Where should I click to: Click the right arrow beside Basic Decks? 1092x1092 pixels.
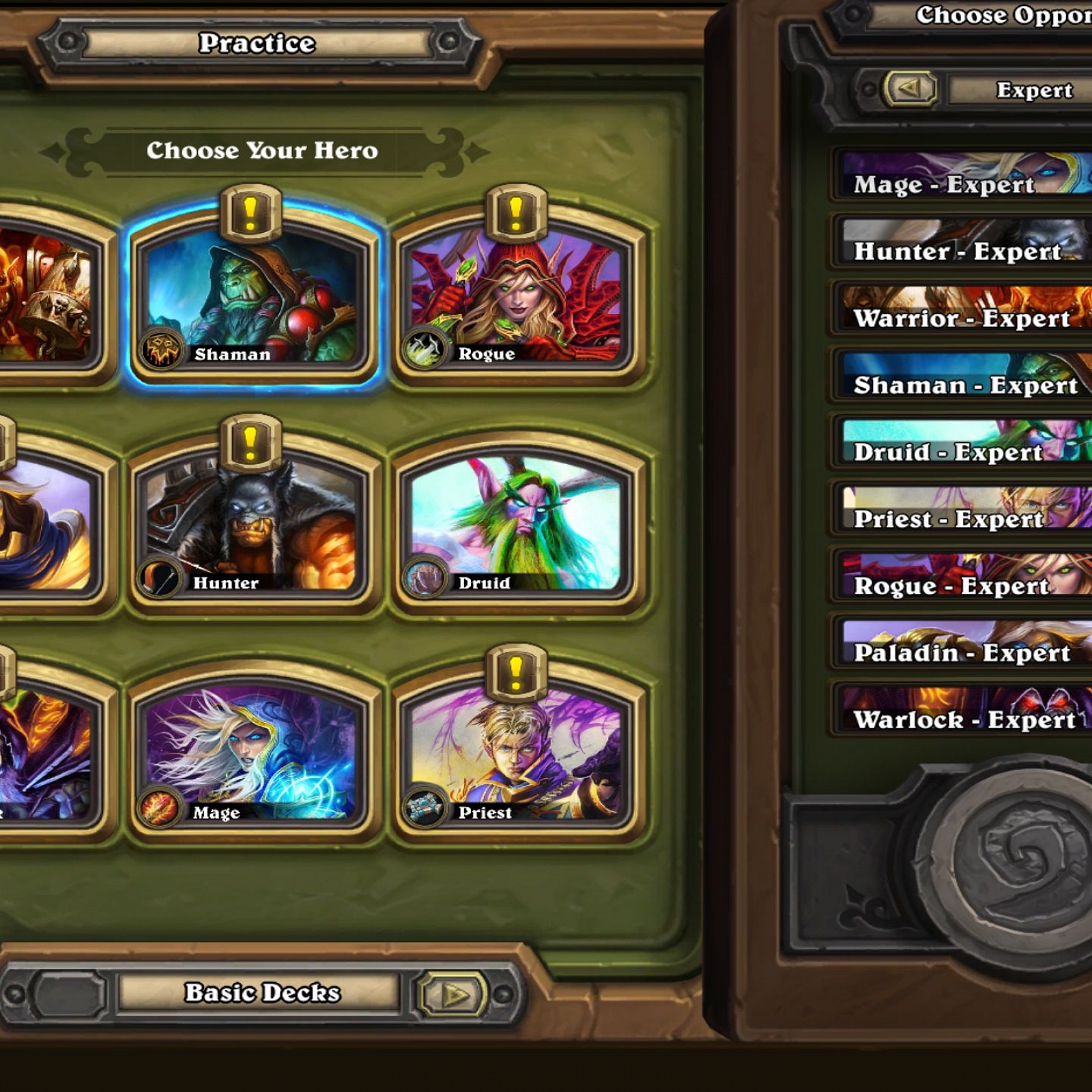click(454, 994)
